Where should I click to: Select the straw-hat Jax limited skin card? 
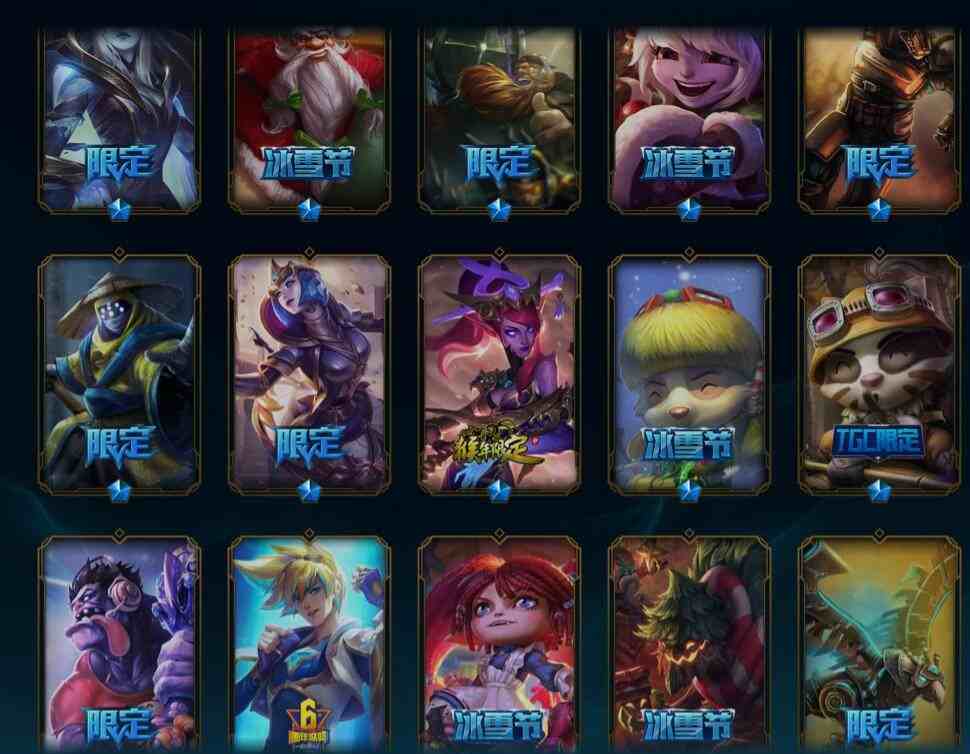pos(119,374)
